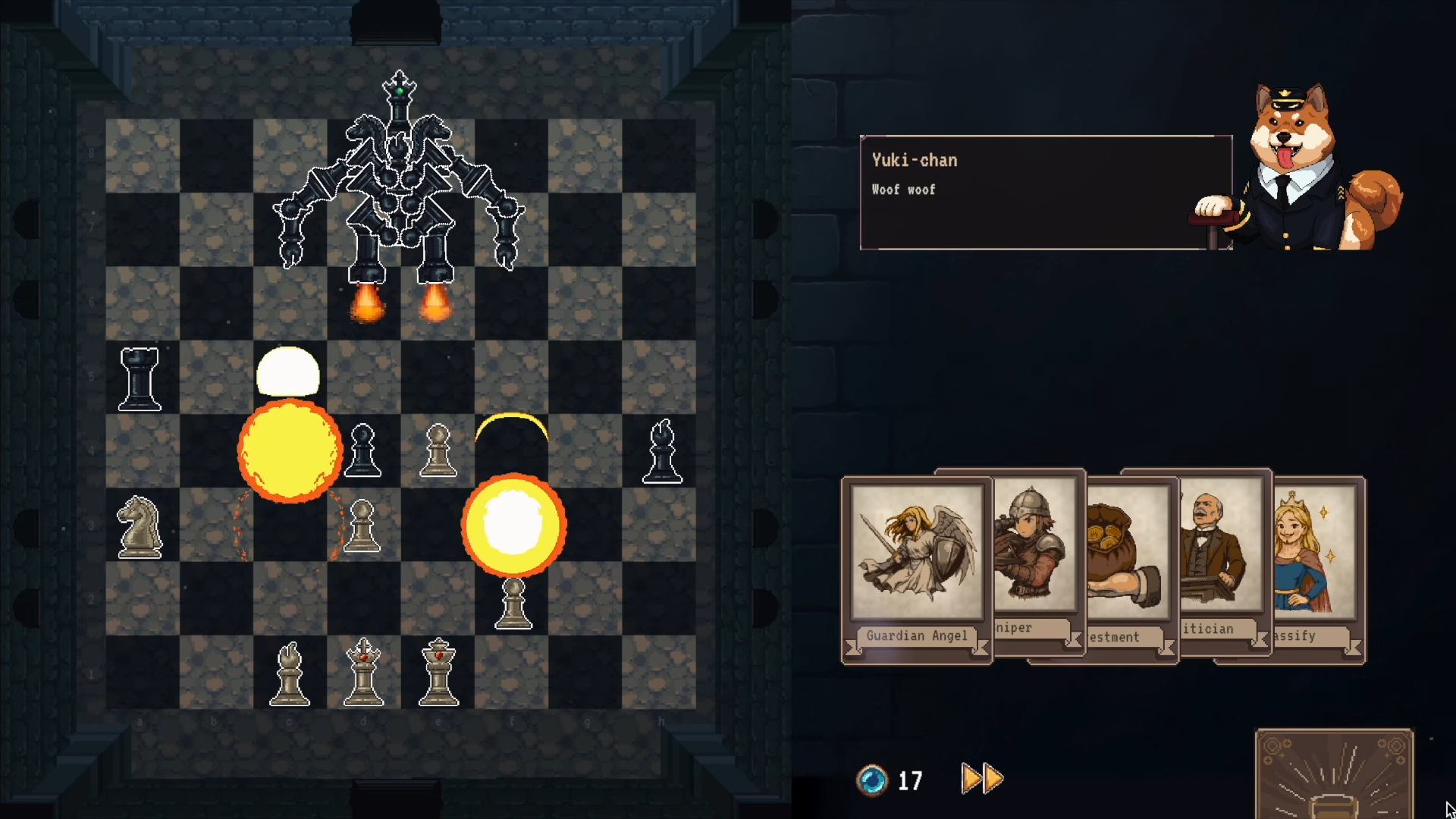The width and height of the screenshot is (1456, 819).
Task: Open the card deck pile
Action: (1334, 775)
